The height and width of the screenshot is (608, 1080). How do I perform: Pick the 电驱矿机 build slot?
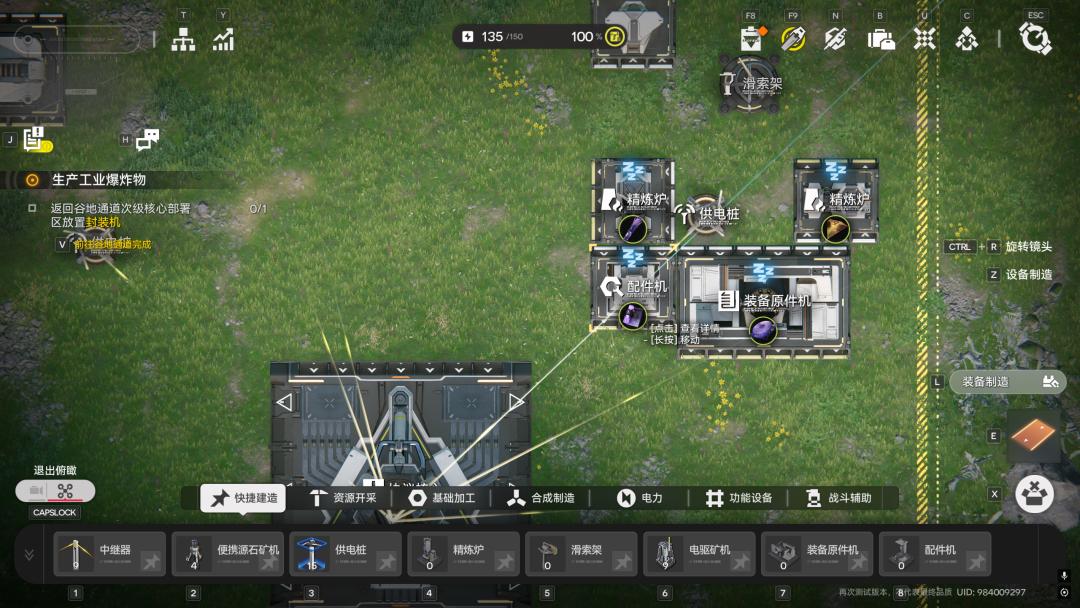[x=700, y=554]
